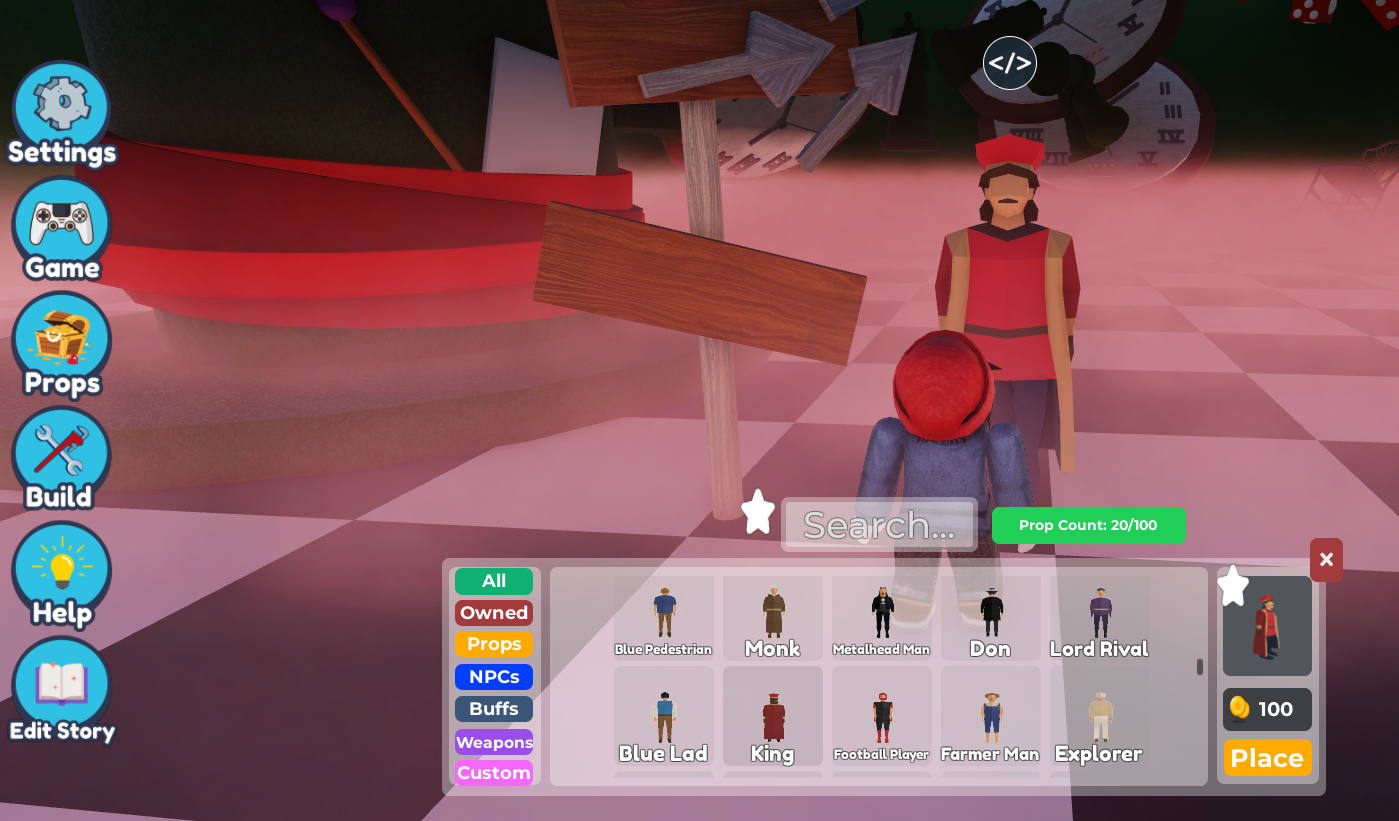Viewport: 1399px width, 821px height.
Task: Choose the Monk NPC tile
Action: [x=773, y=618]
